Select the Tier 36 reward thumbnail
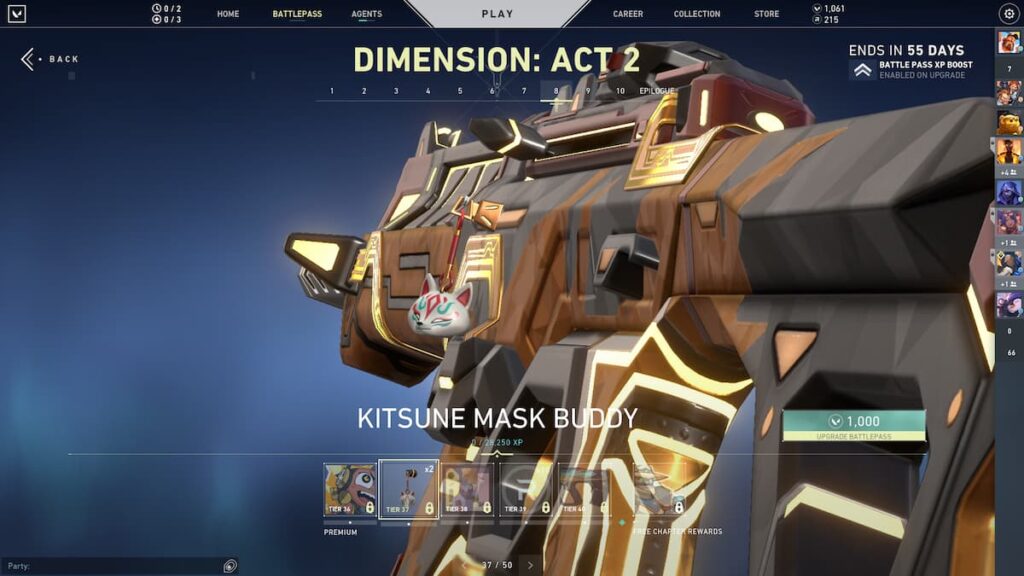The width and height of the screenshot is (1024, 576). click(350, 489)
